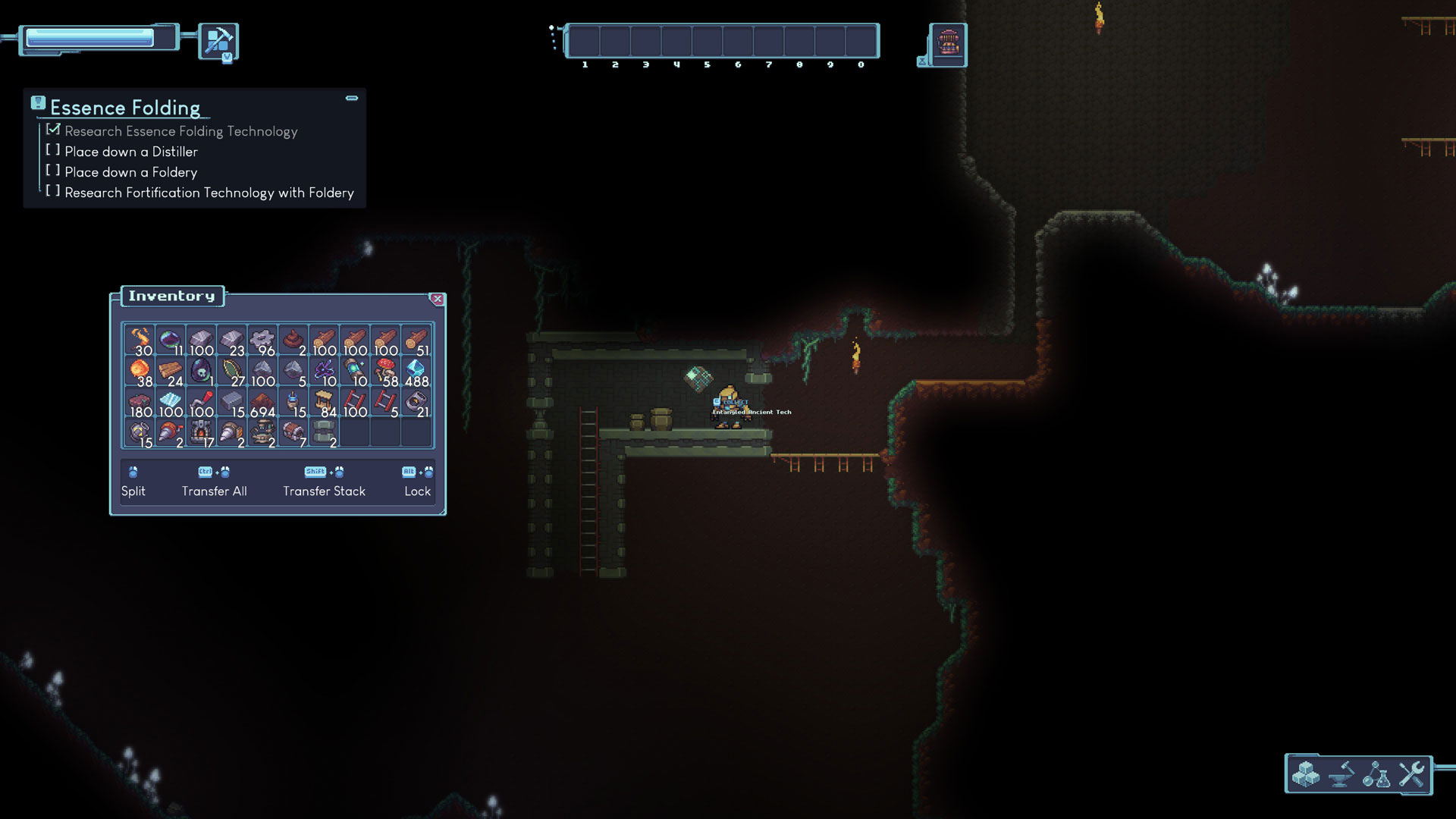Pick the blue crystal stack of 488
This screenshot has height=819, width=1456.
point(416,372)
